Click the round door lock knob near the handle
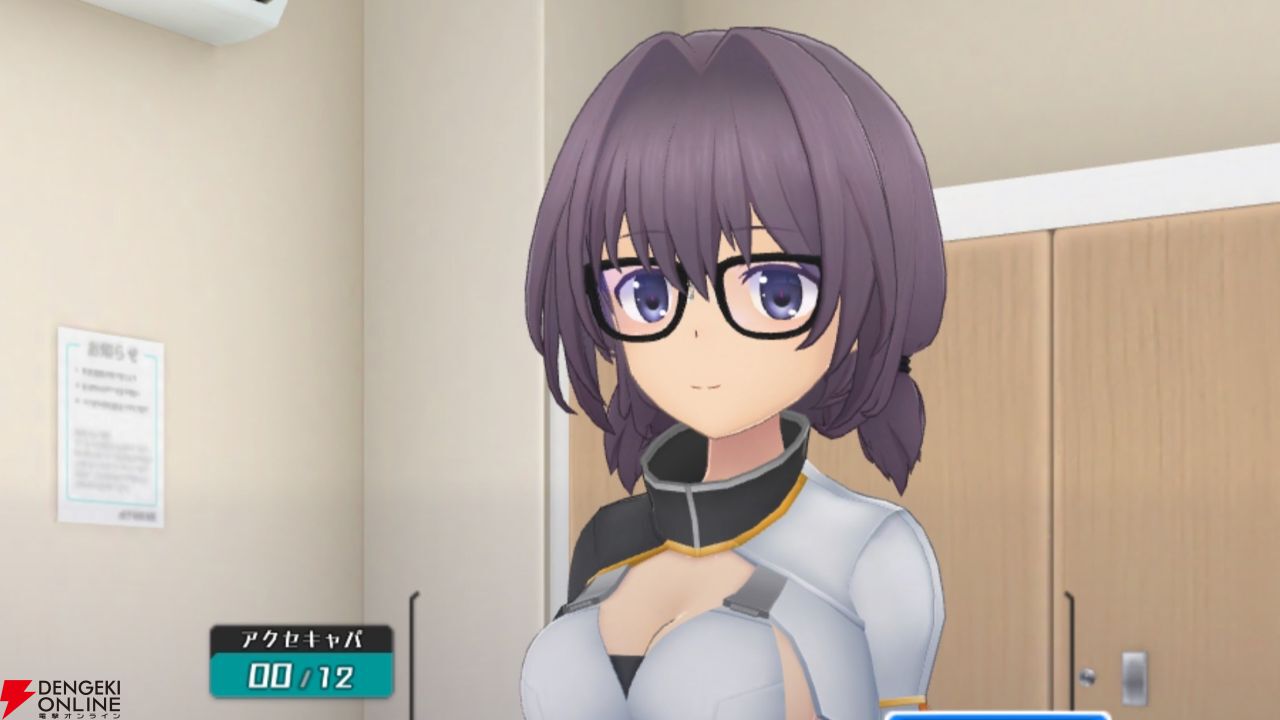 click(x=1086, y=677)
